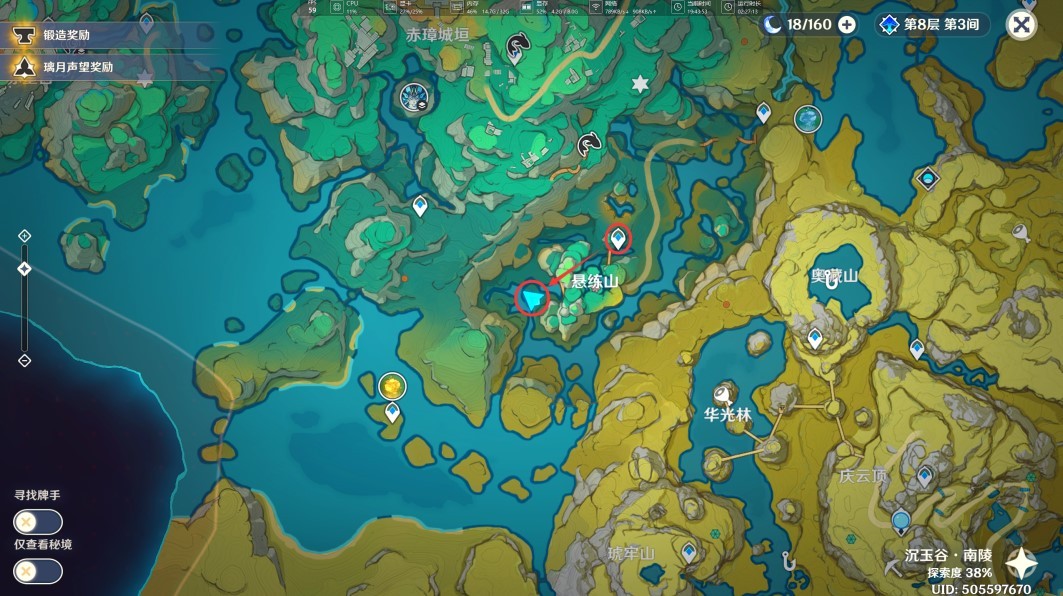Click the diamond handle on the zoom slider
Screen dimensions: 1063x596
point(25,269)
